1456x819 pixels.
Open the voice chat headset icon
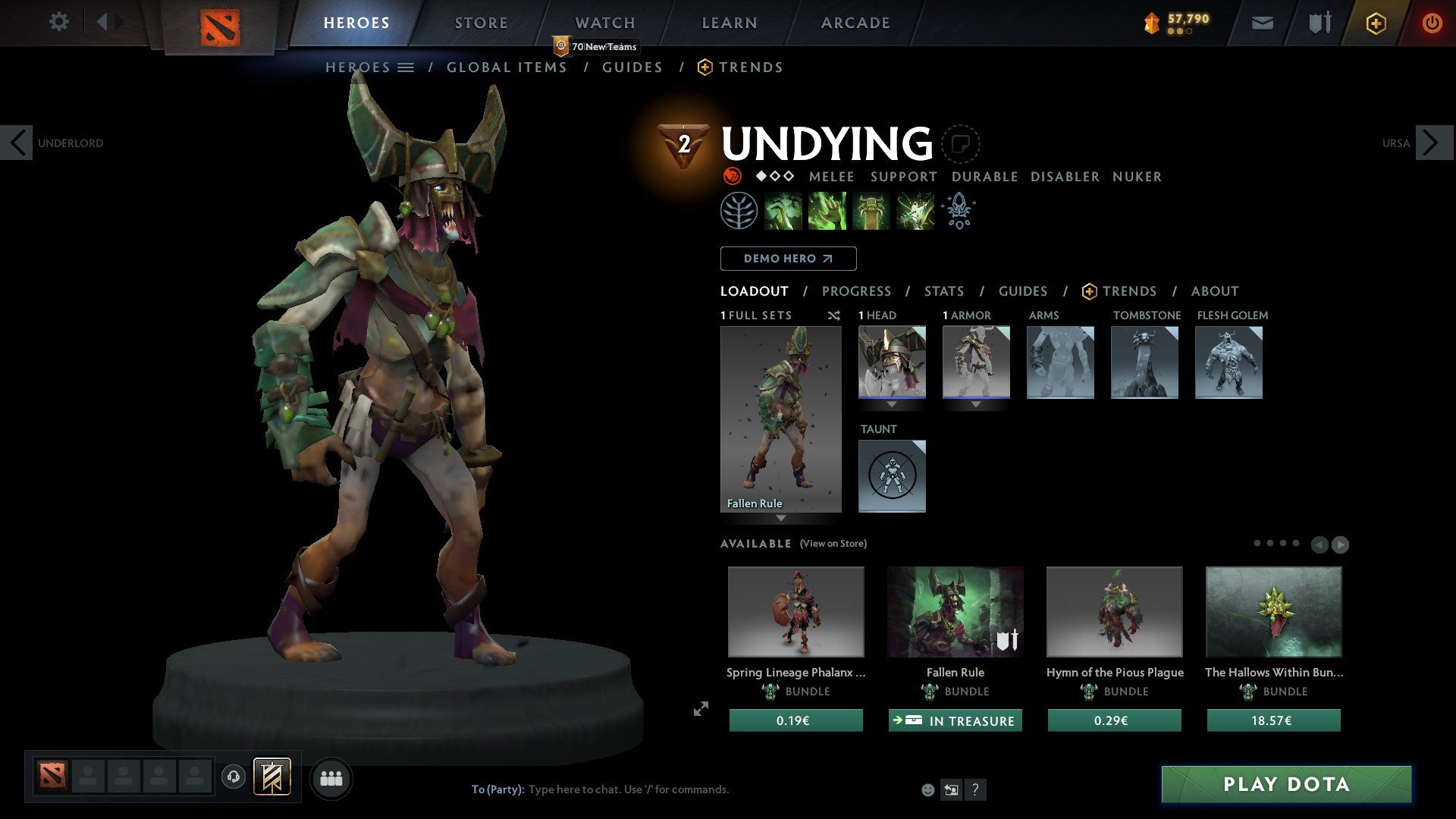point(234,777)
